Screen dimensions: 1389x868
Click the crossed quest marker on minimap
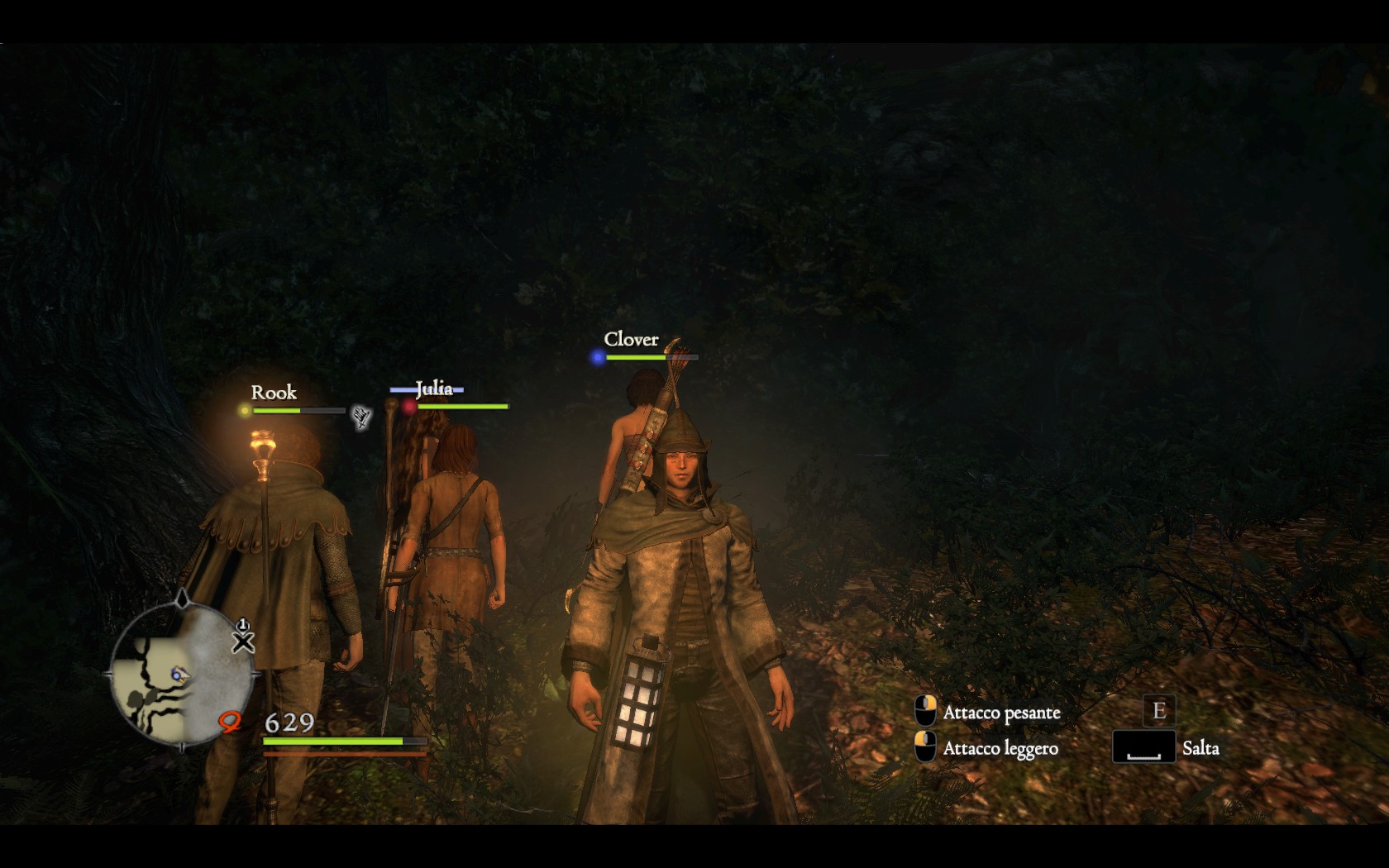coord(243,641)
